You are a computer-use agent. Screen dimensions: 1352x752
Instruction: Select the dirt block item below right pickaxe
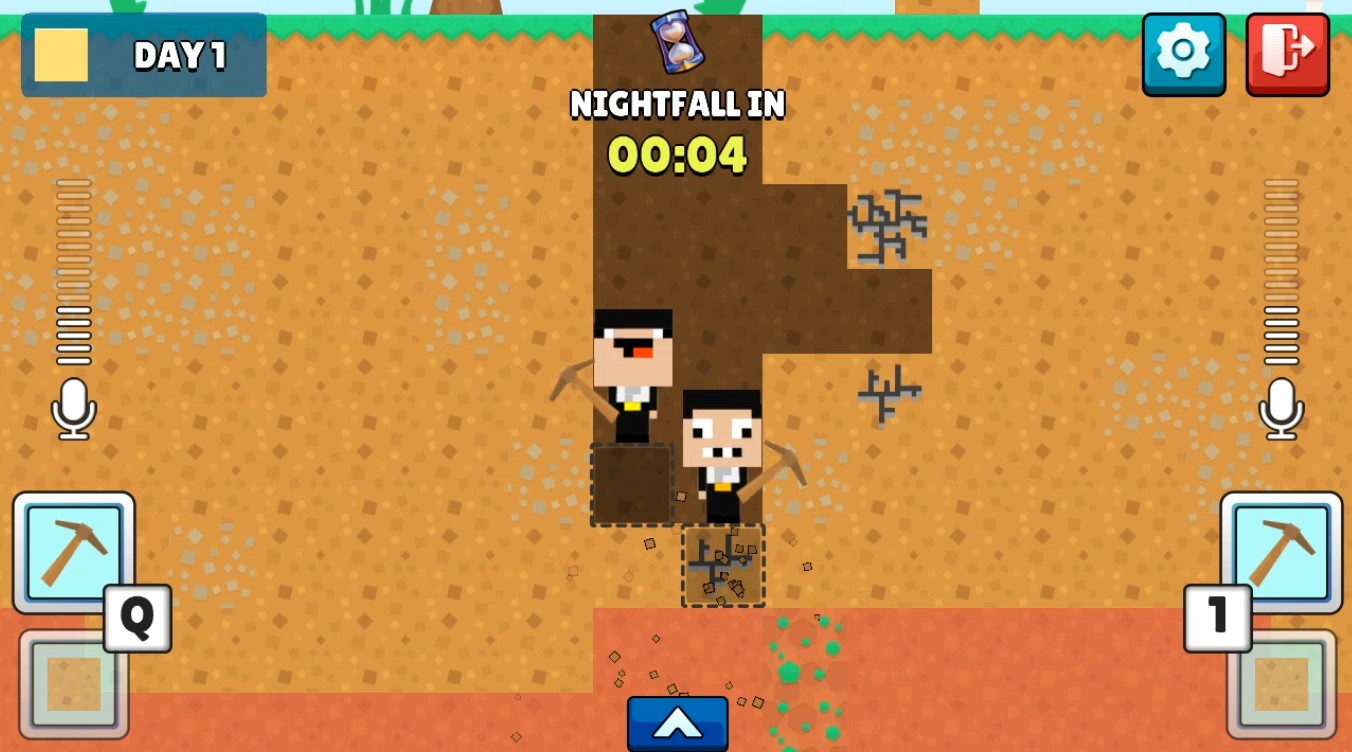[1281, 685]
